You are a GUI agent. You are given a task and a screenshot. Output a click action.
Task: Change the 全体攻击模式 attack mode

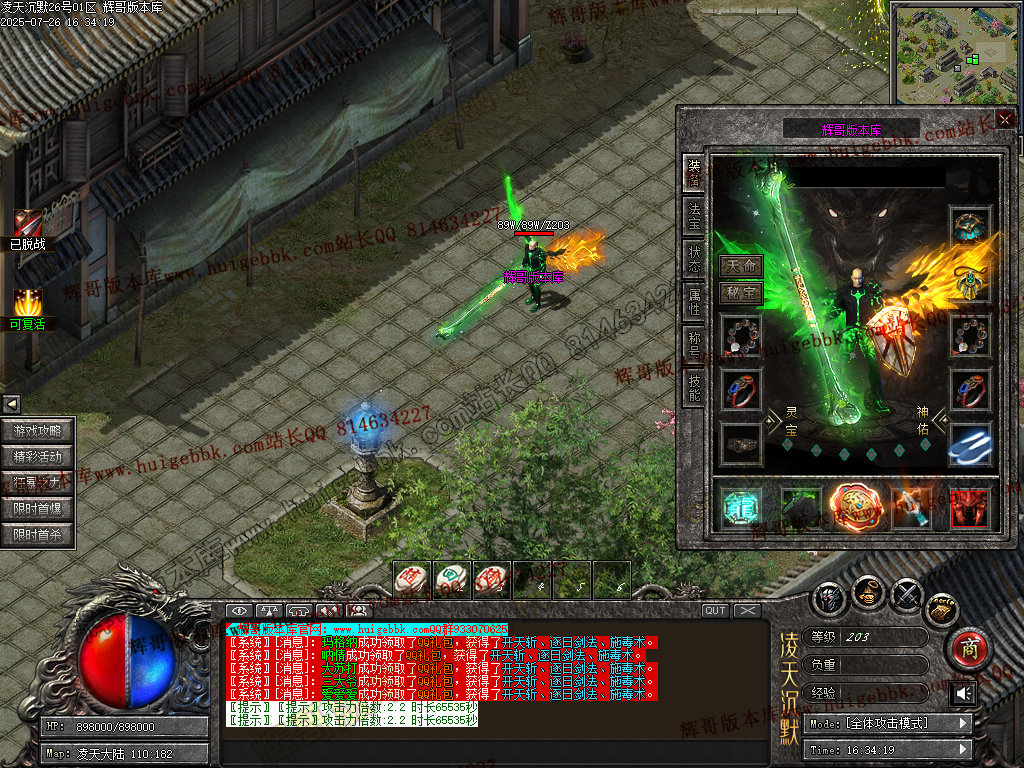(x=888, y=723)
